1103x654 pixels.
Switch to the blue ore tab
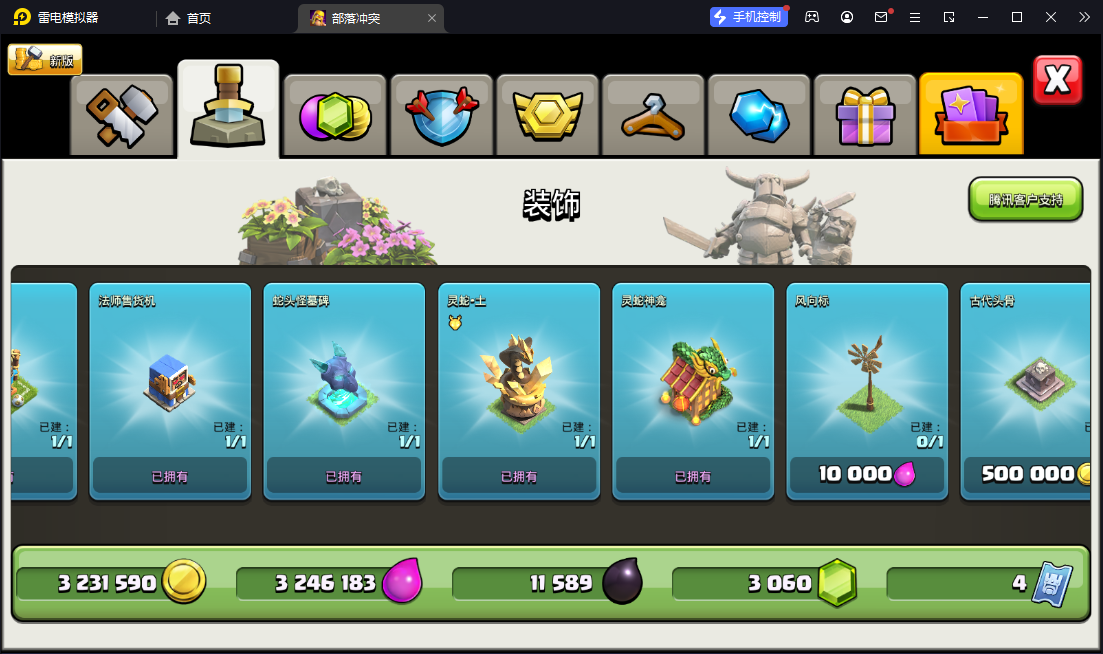coord(759,115)
